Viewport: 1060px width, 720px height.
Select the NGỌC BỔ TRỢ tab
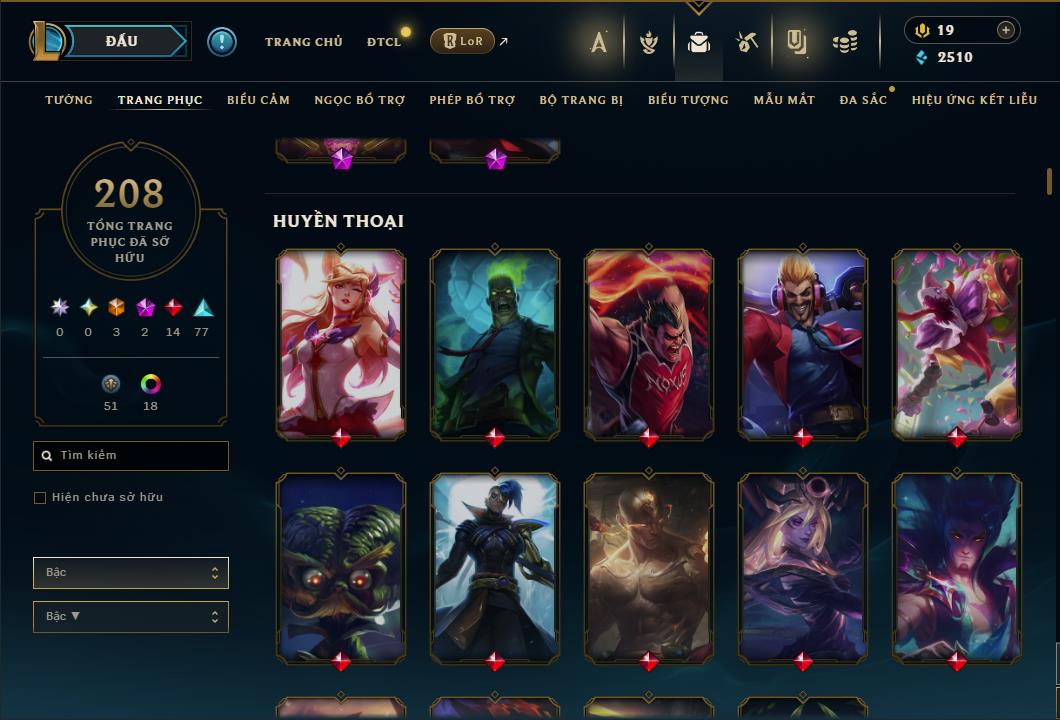tap(359, 100)
